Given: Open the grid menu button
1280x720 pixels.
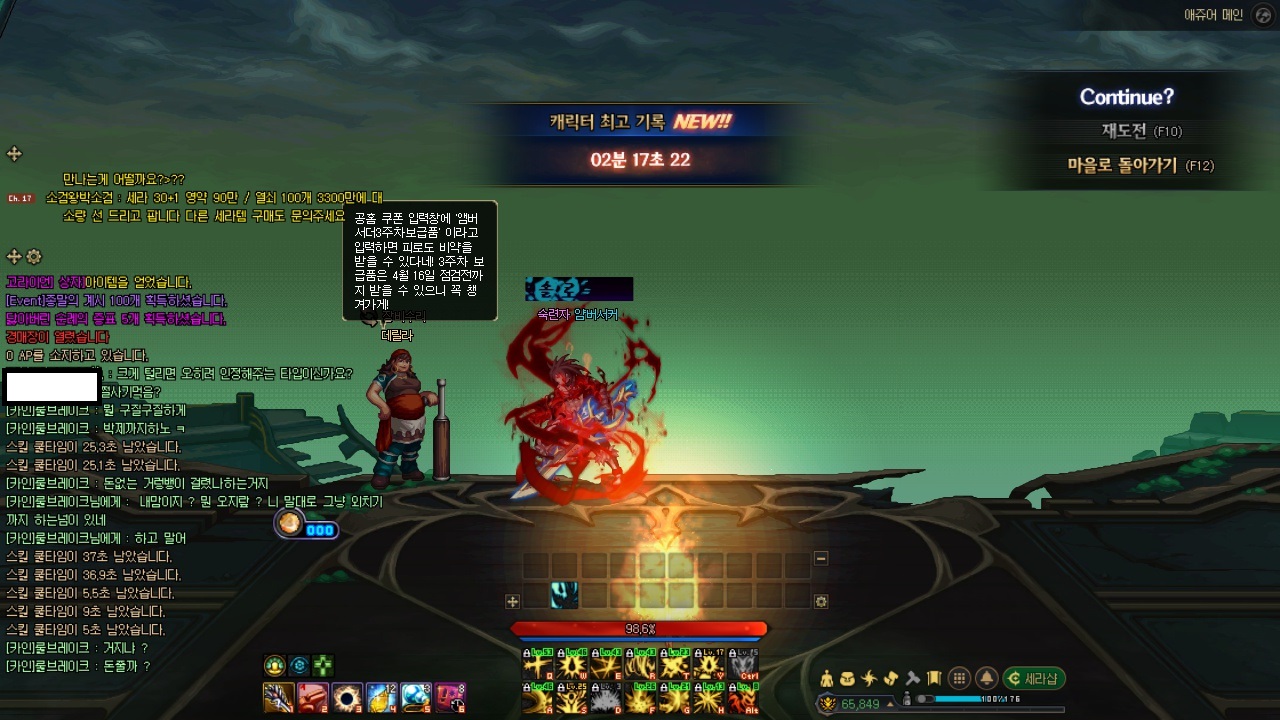Looking at the screenshot, I should (958, 678).
